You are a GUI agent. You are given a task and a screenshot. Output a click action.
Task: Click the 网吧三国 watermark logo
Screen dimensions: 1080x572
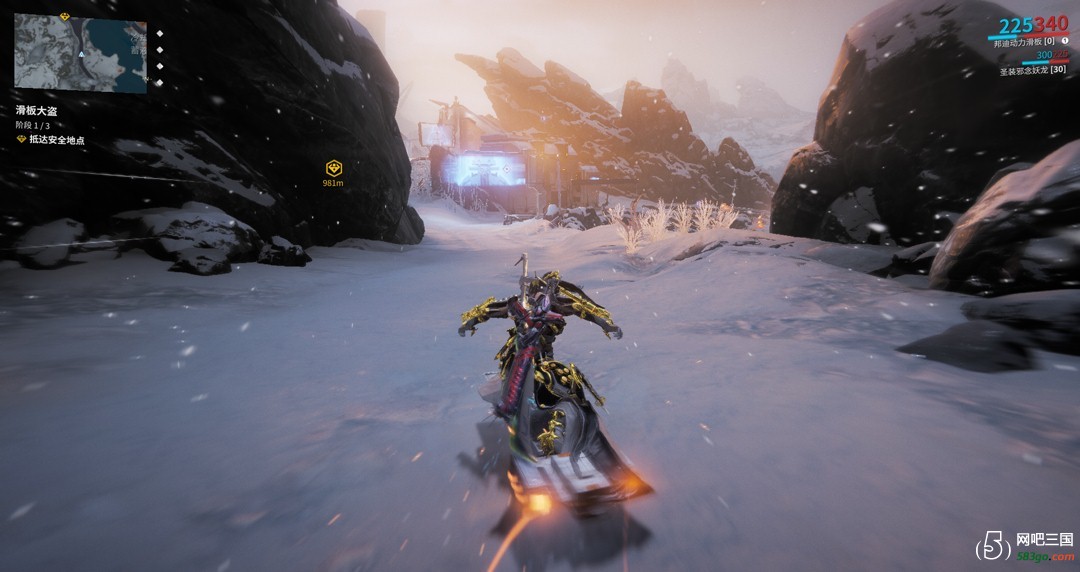pos(1025,544)
